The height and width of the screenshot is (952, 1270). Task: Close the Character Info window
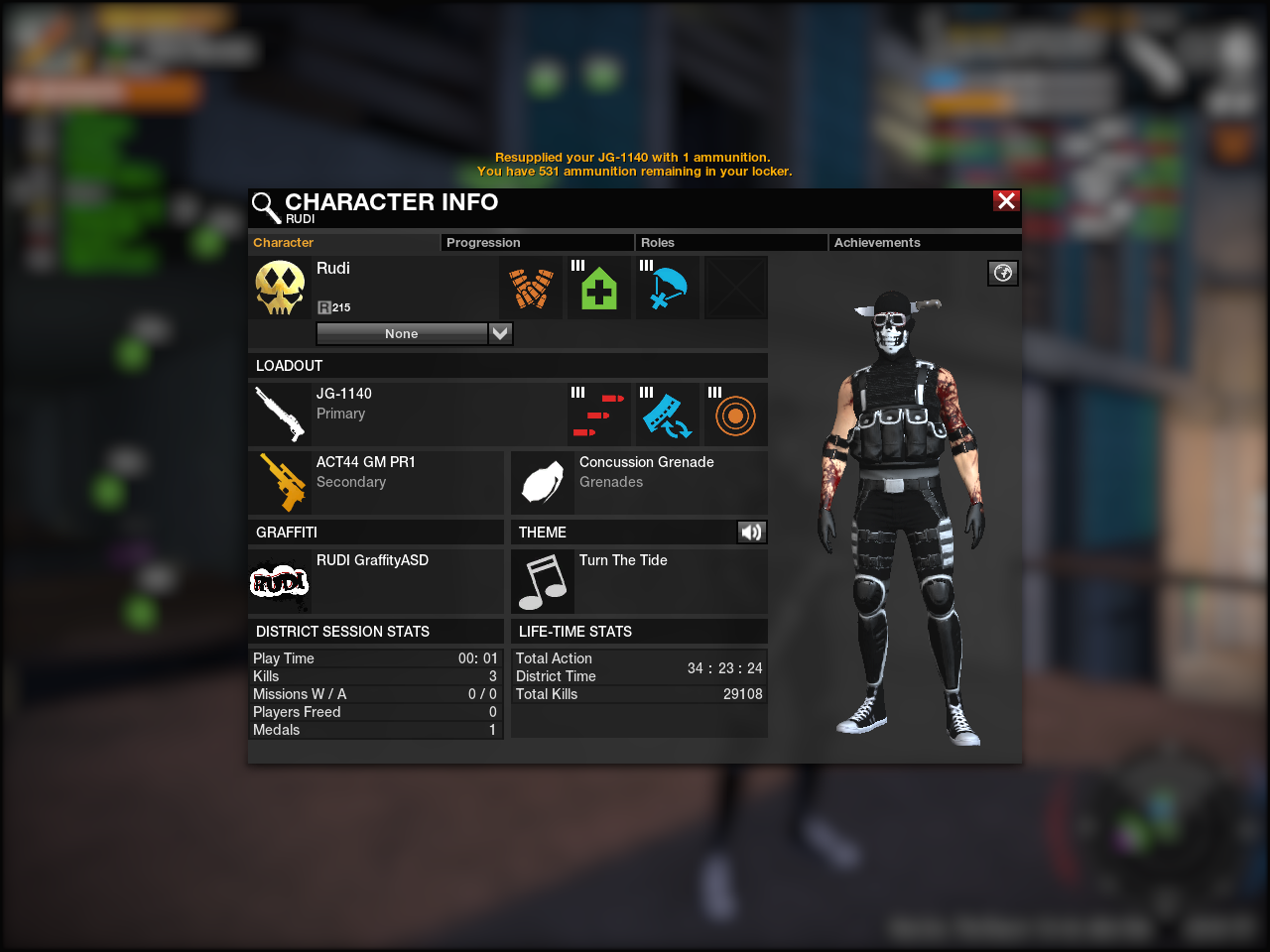[1006, 201]
